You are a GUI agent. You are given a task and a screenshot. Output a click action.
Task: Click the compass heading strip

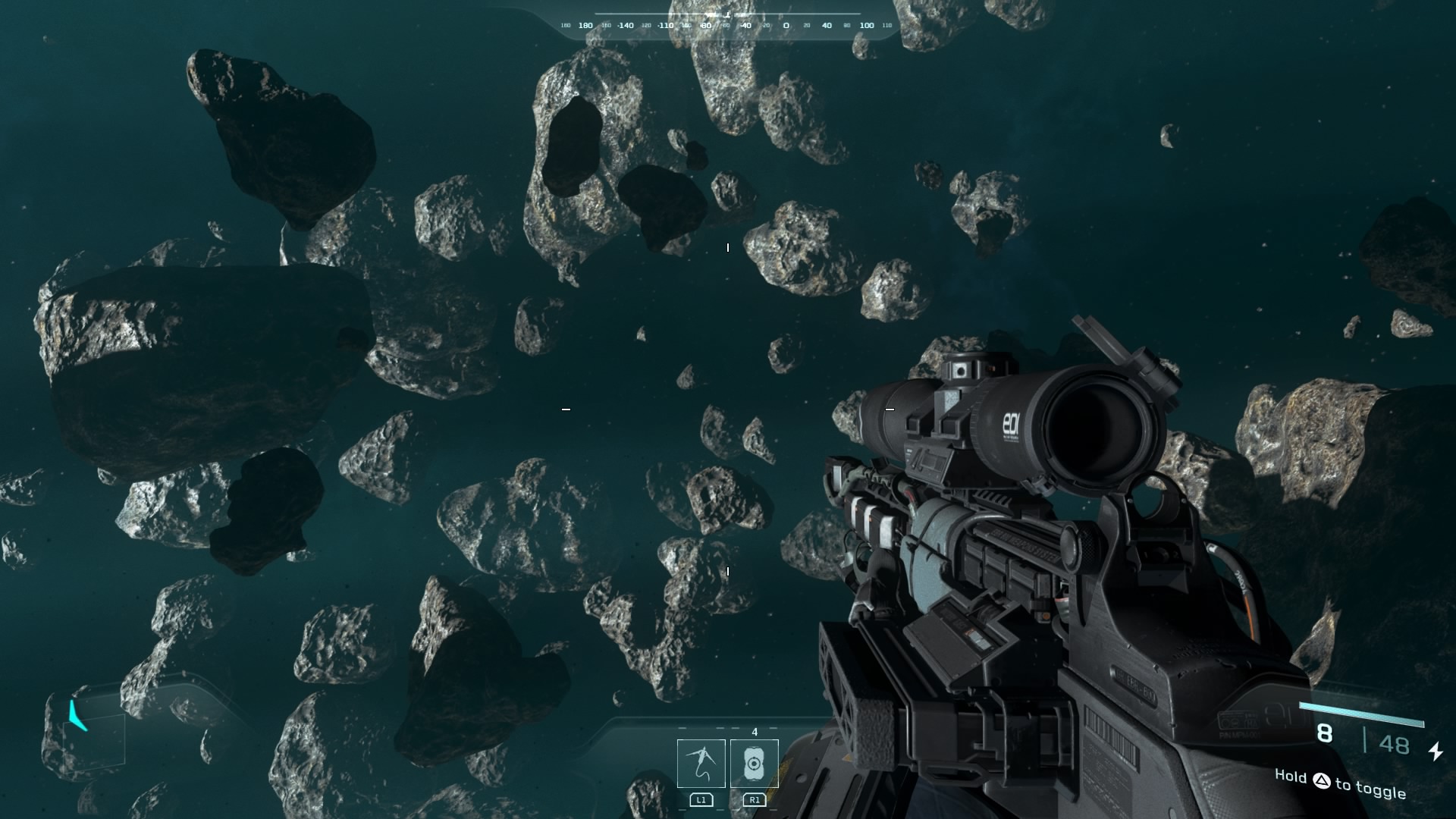[726, 25]
